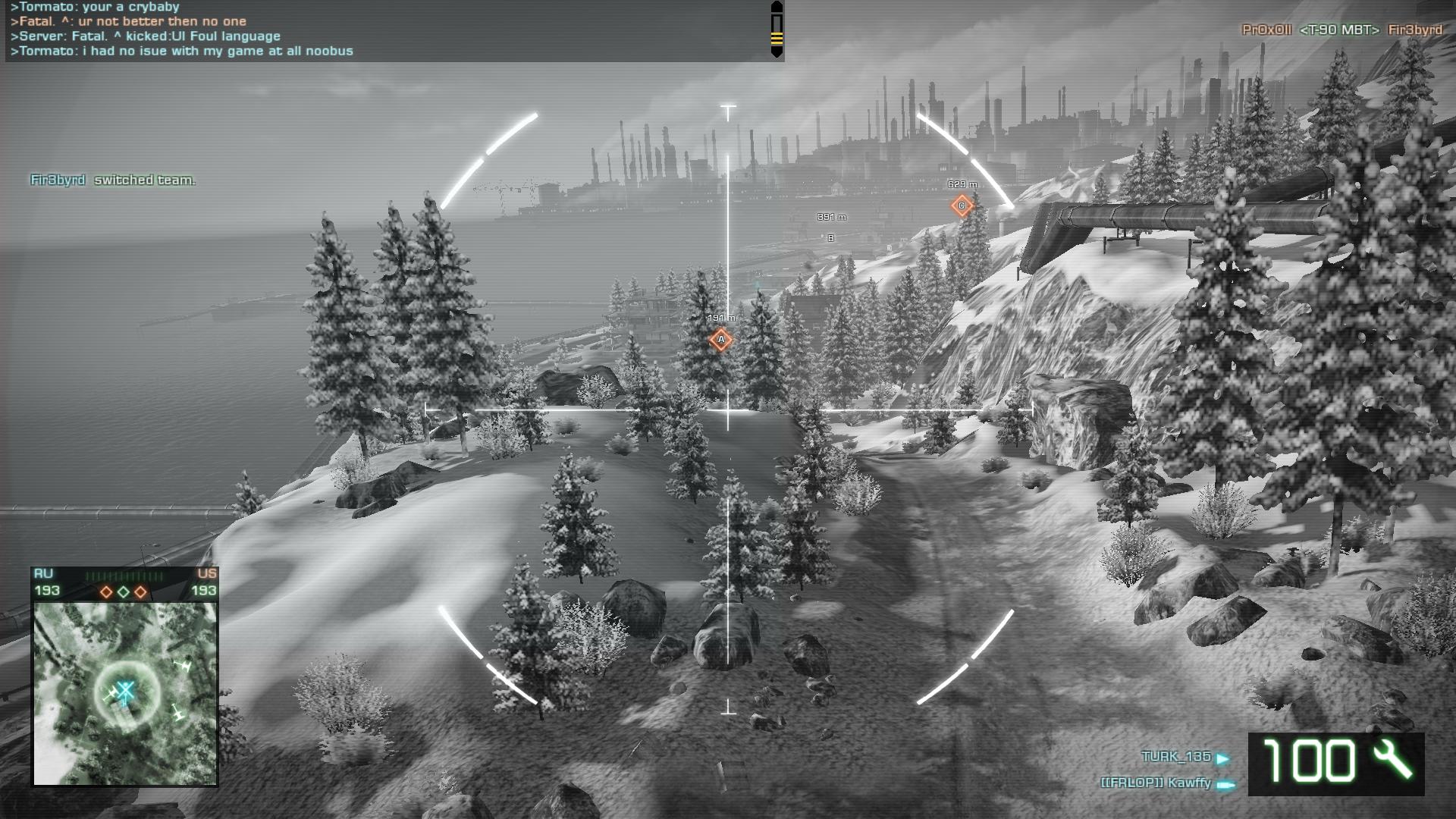Select the objective A diamond marker

point(720,340)
